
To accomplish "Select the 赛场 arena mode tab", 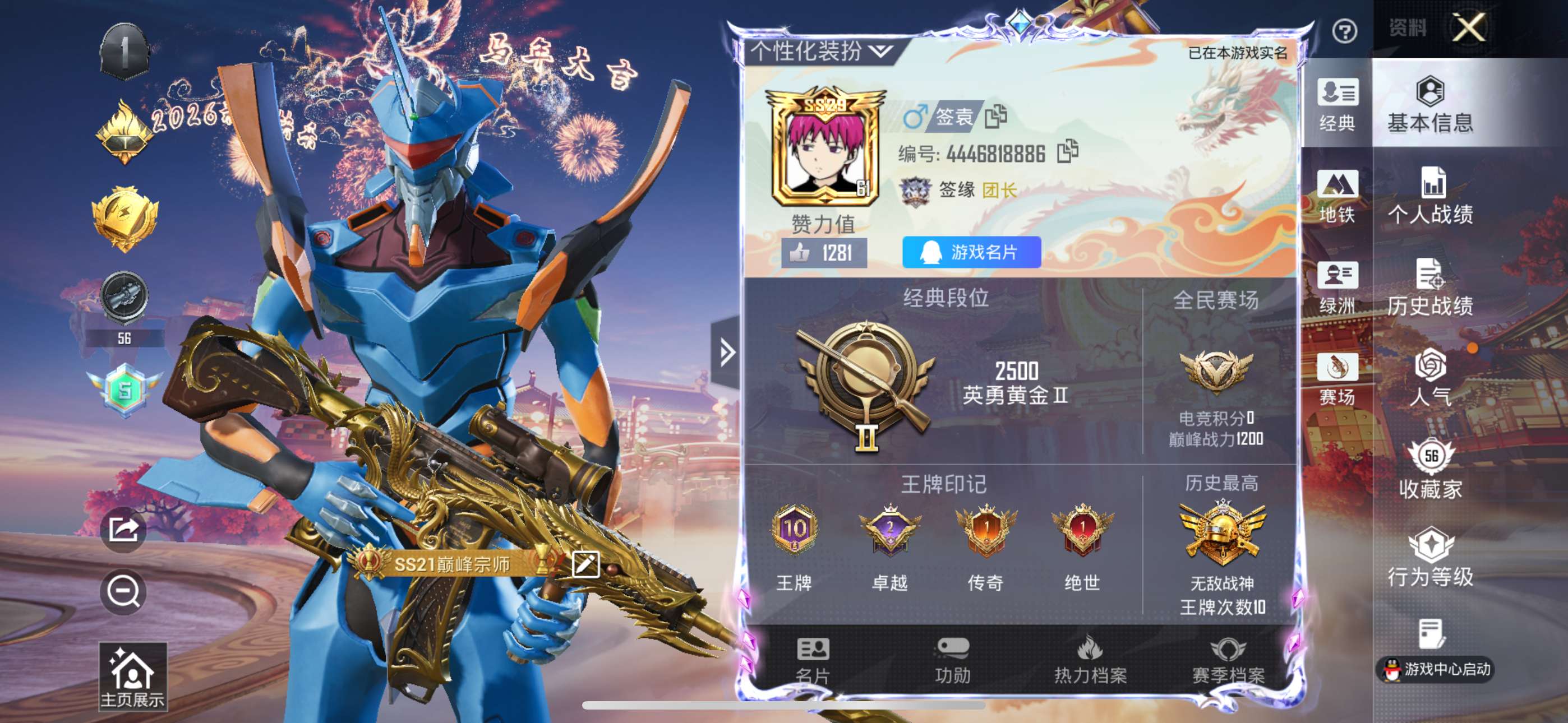I will (1338, 378).
